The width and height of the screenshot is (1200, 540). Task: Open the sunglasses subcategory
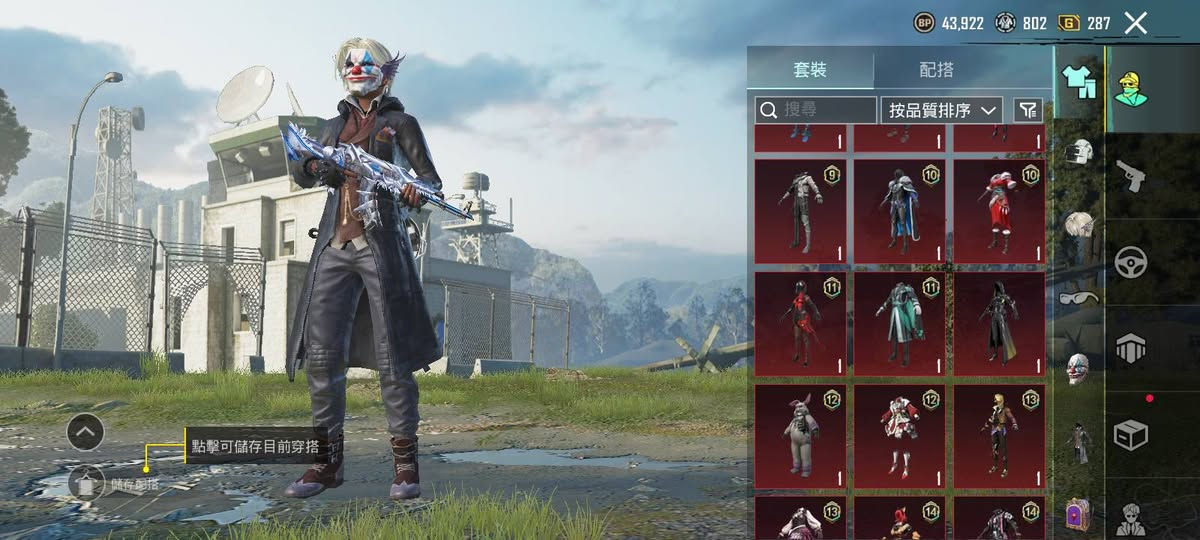pyautogui.click(x=1077, y=297)
